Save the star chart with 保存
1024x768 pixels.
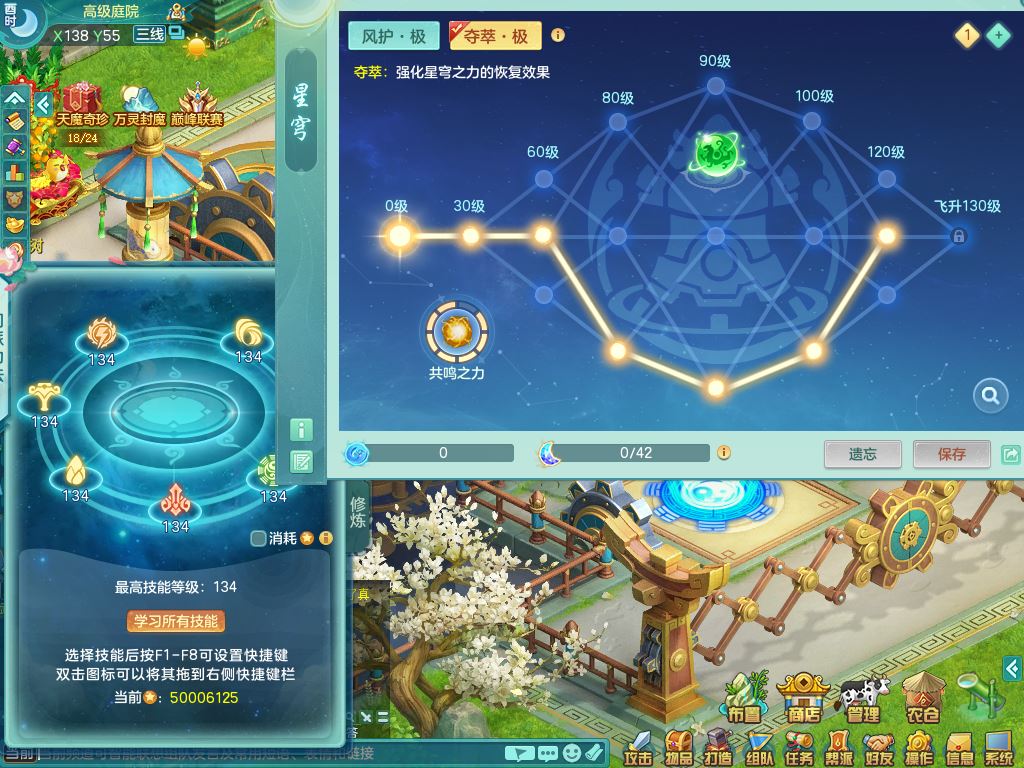point(951,454)
